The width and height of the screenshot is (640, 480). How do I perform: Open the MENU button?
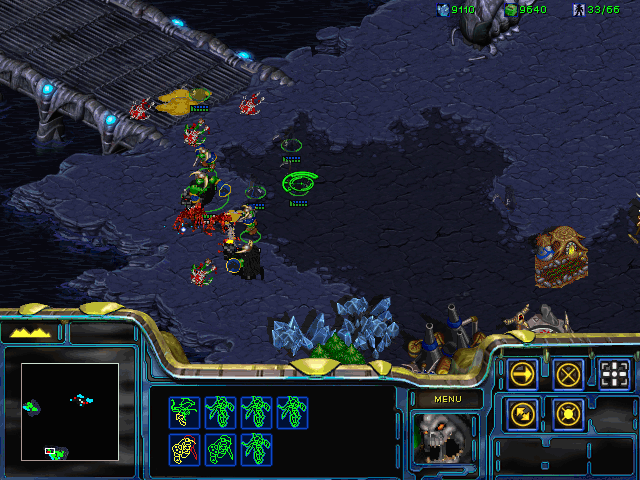click(x=446, y=400)
